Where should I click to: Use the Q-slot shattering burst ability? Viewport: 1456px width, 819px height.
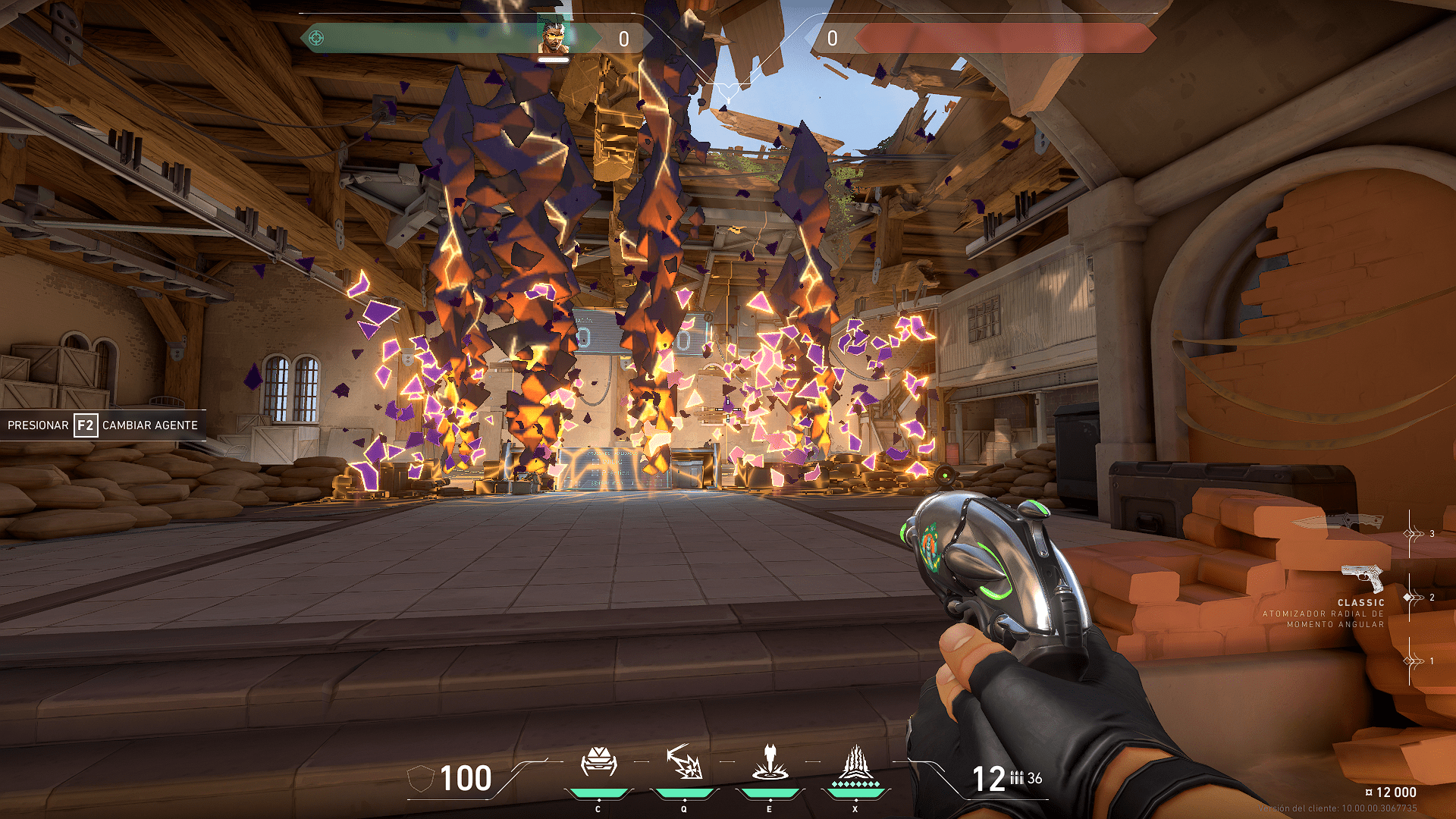[x=684, y=762]
